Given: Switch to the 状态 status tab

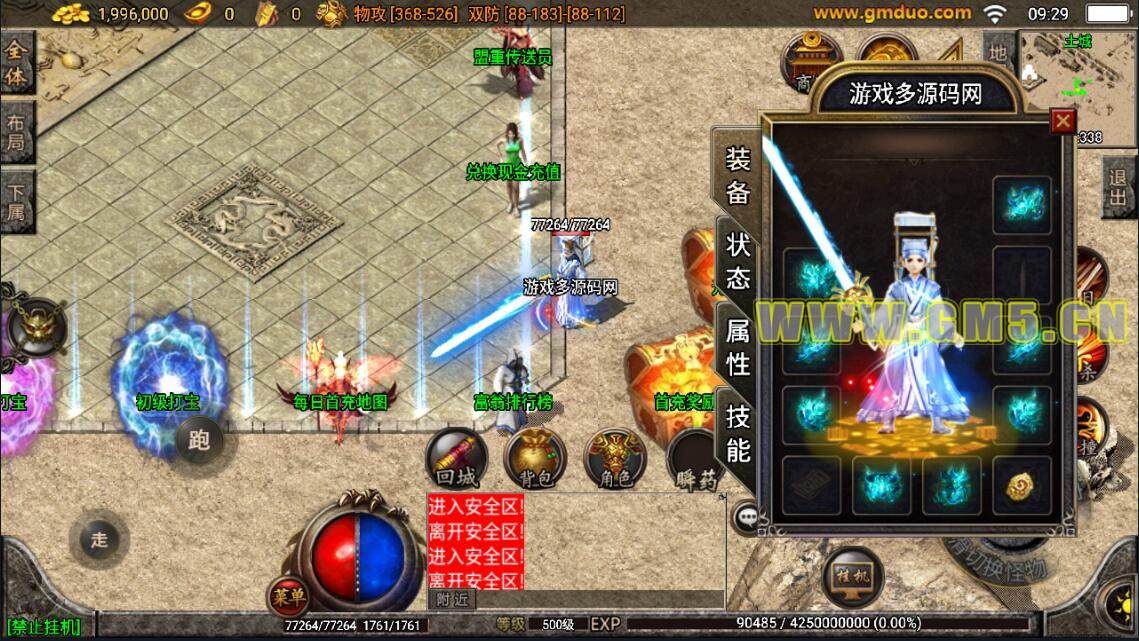Looking at the screenshot, I should (x=738, y=261).
